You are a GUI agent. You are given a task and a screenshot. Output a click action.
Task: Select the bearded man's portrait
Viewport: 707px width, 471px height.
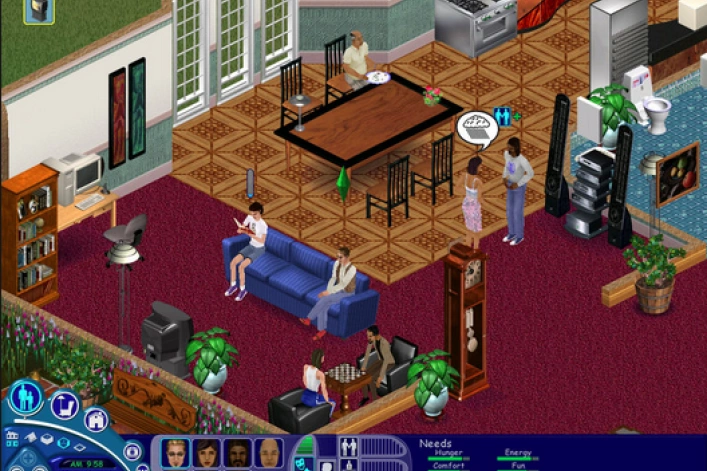click(x=237, y=453)
